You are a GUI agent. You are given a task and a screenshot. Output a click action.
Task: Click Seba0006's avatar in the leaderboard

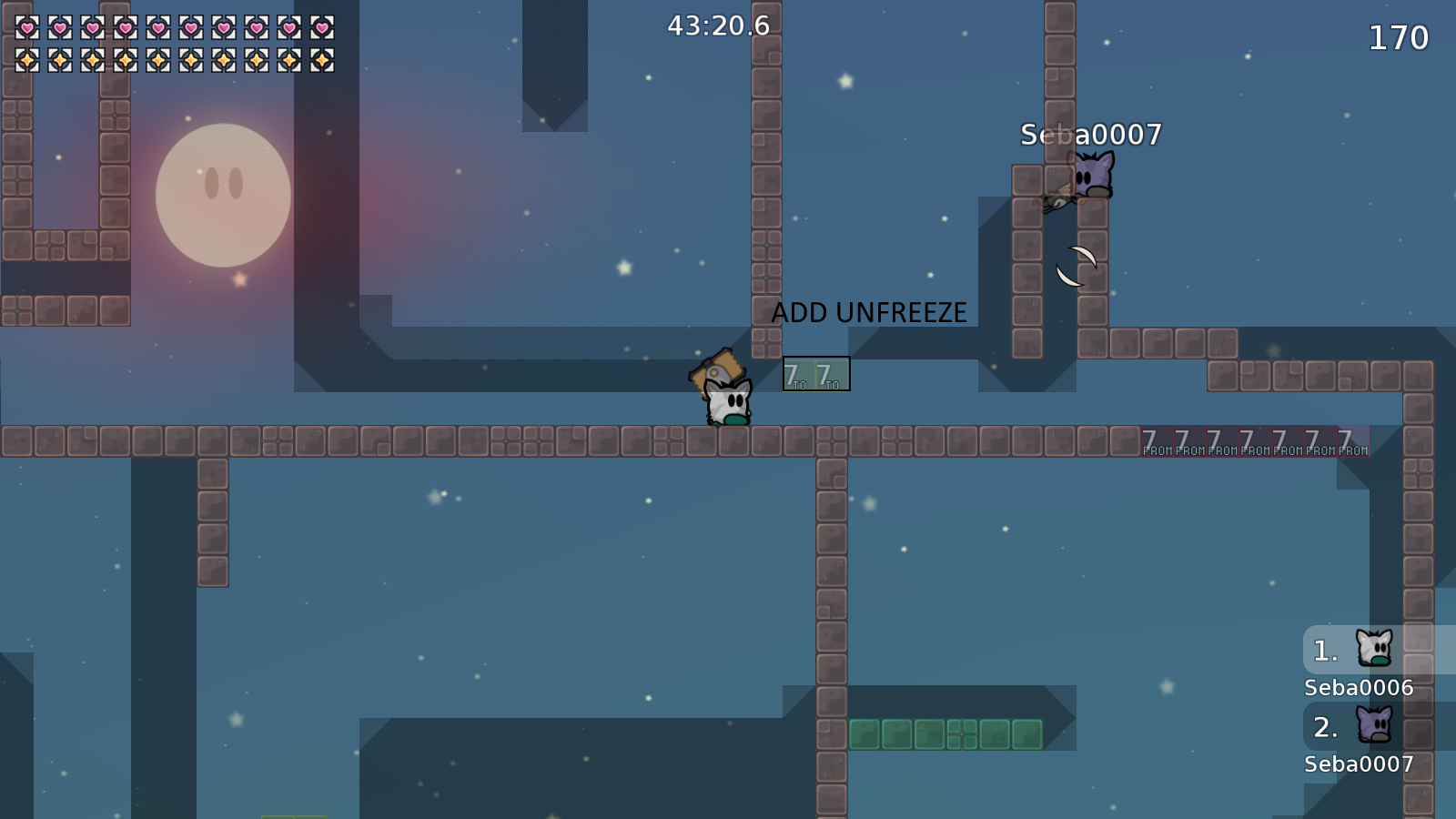pyautogui.click(x=1374, y=648)
